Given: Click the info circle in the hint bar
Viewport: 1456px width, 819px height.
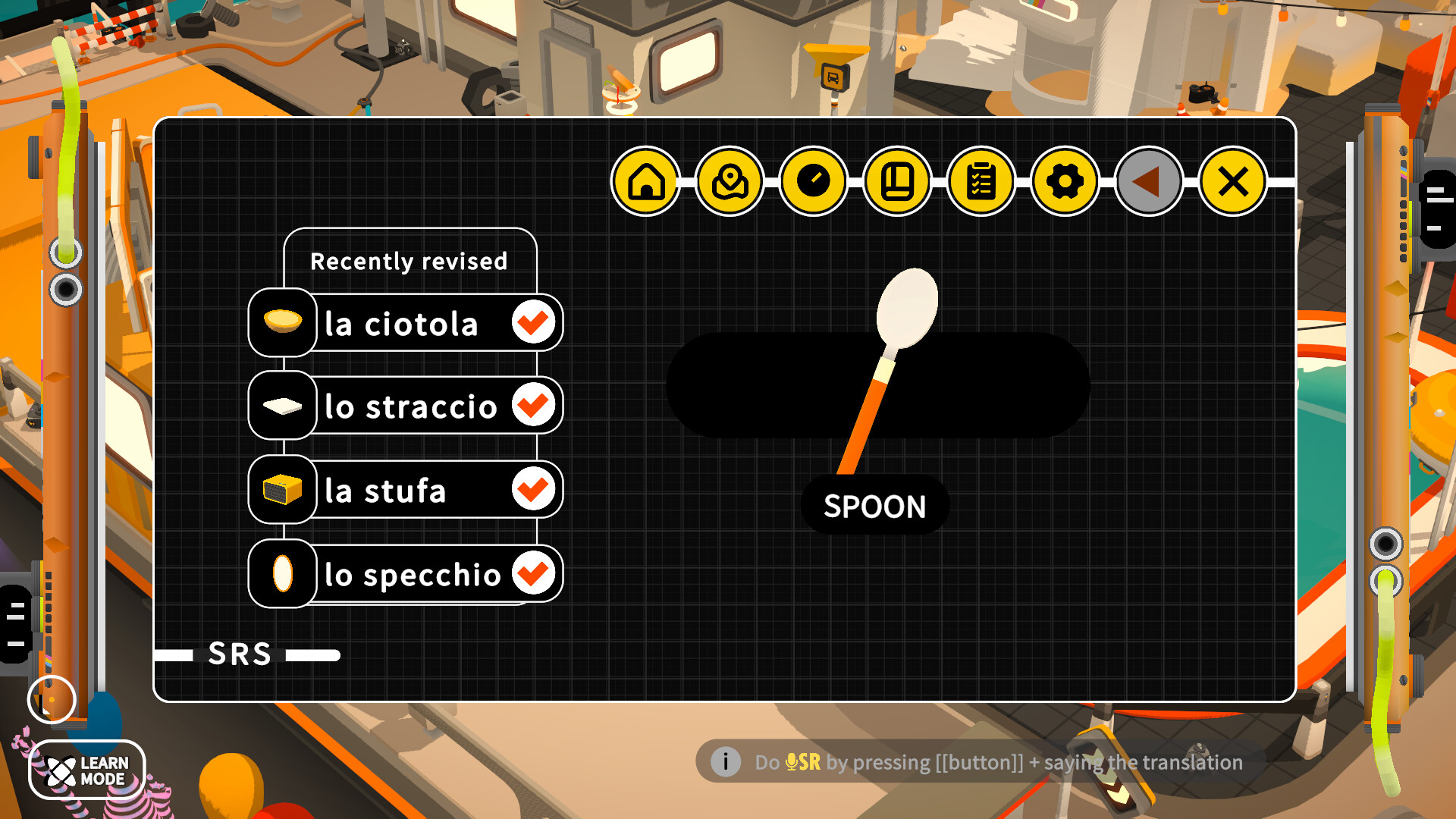Looking at the screenshot, I should 726,762.
